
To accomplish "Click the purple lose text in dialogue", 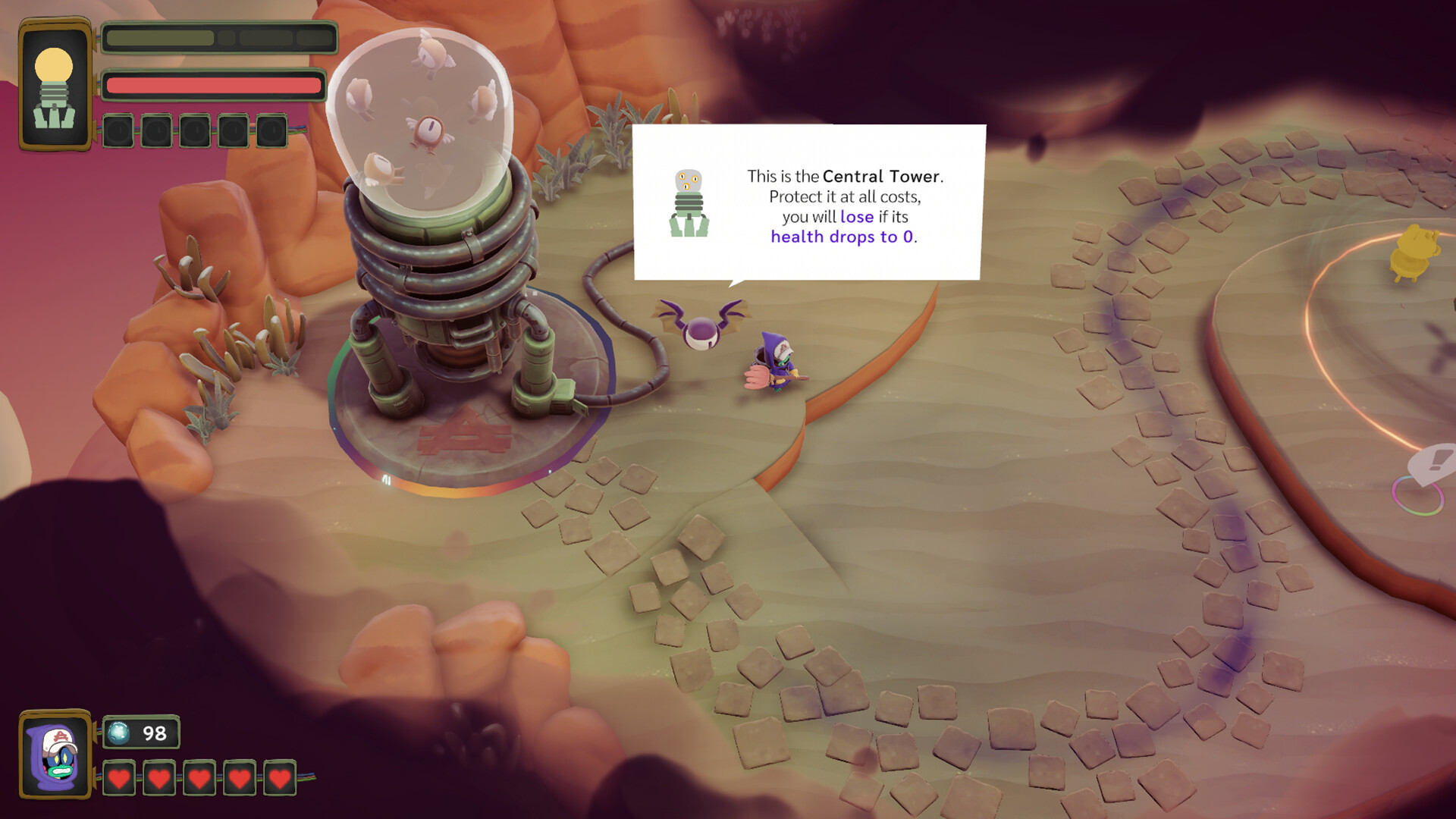I will (858, 216).
